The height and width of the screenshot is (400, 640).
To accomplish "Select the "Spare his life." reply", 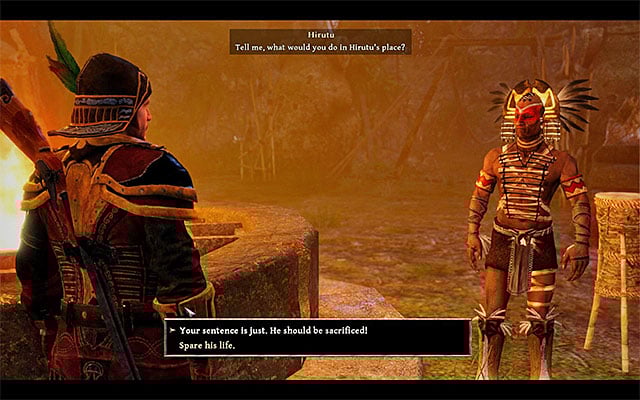I will click(210, 345).
